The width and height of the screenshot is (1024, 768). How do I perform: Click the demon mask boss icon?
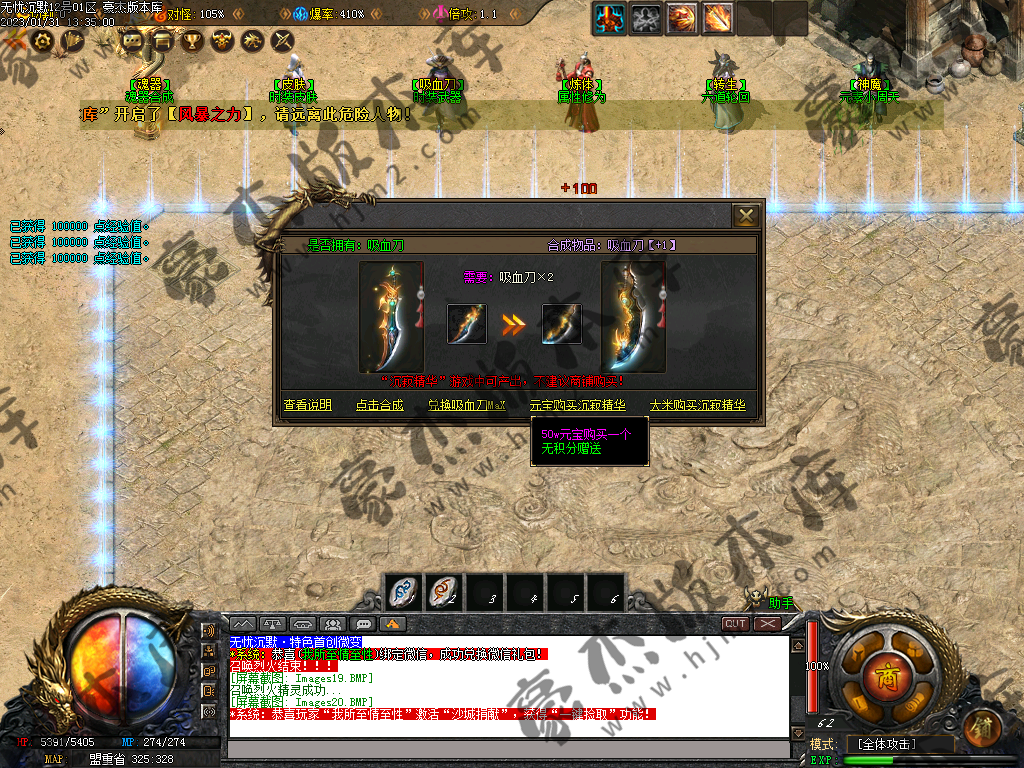(223, 41)
